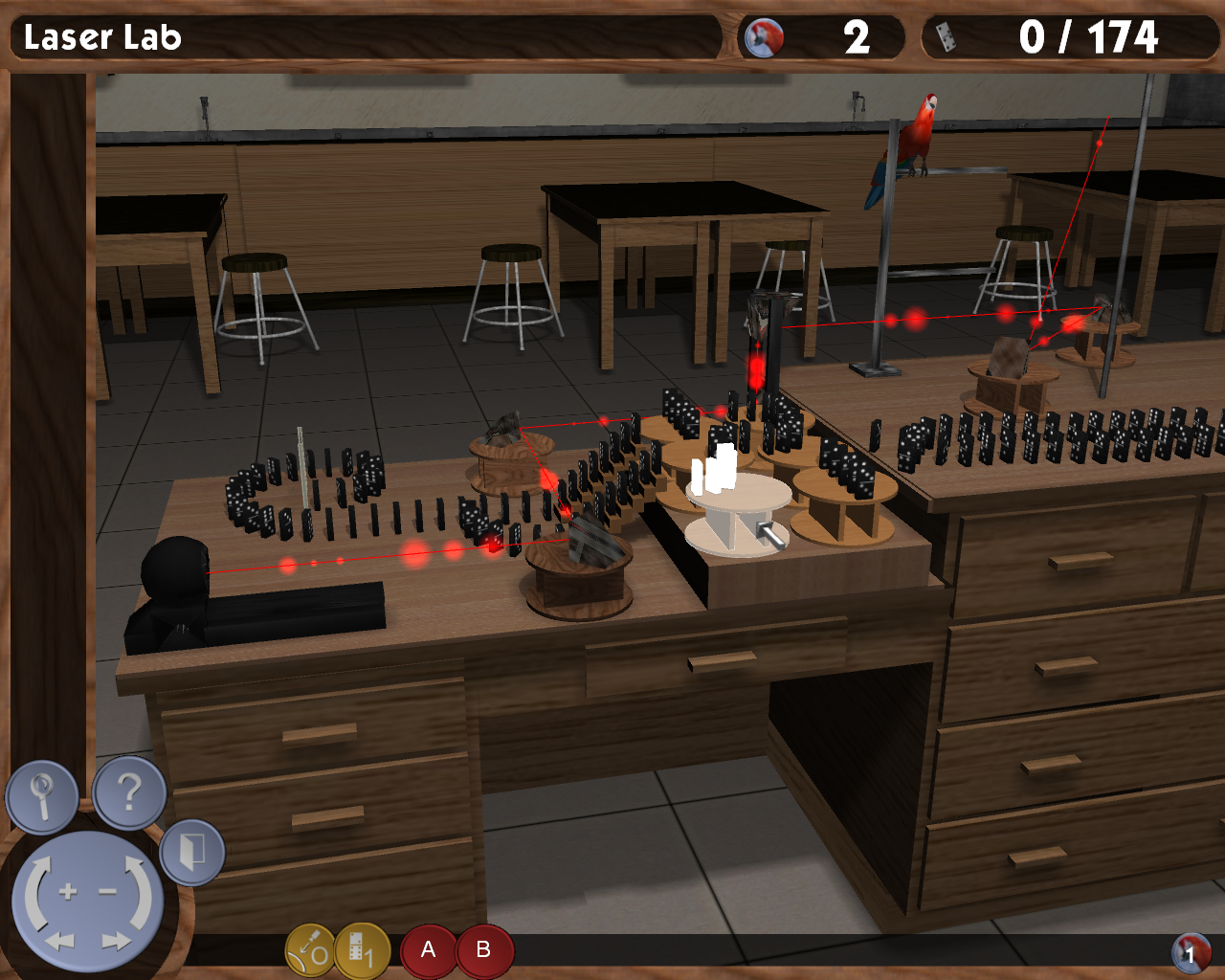Exit the level via the door icon

pos(192,852)
